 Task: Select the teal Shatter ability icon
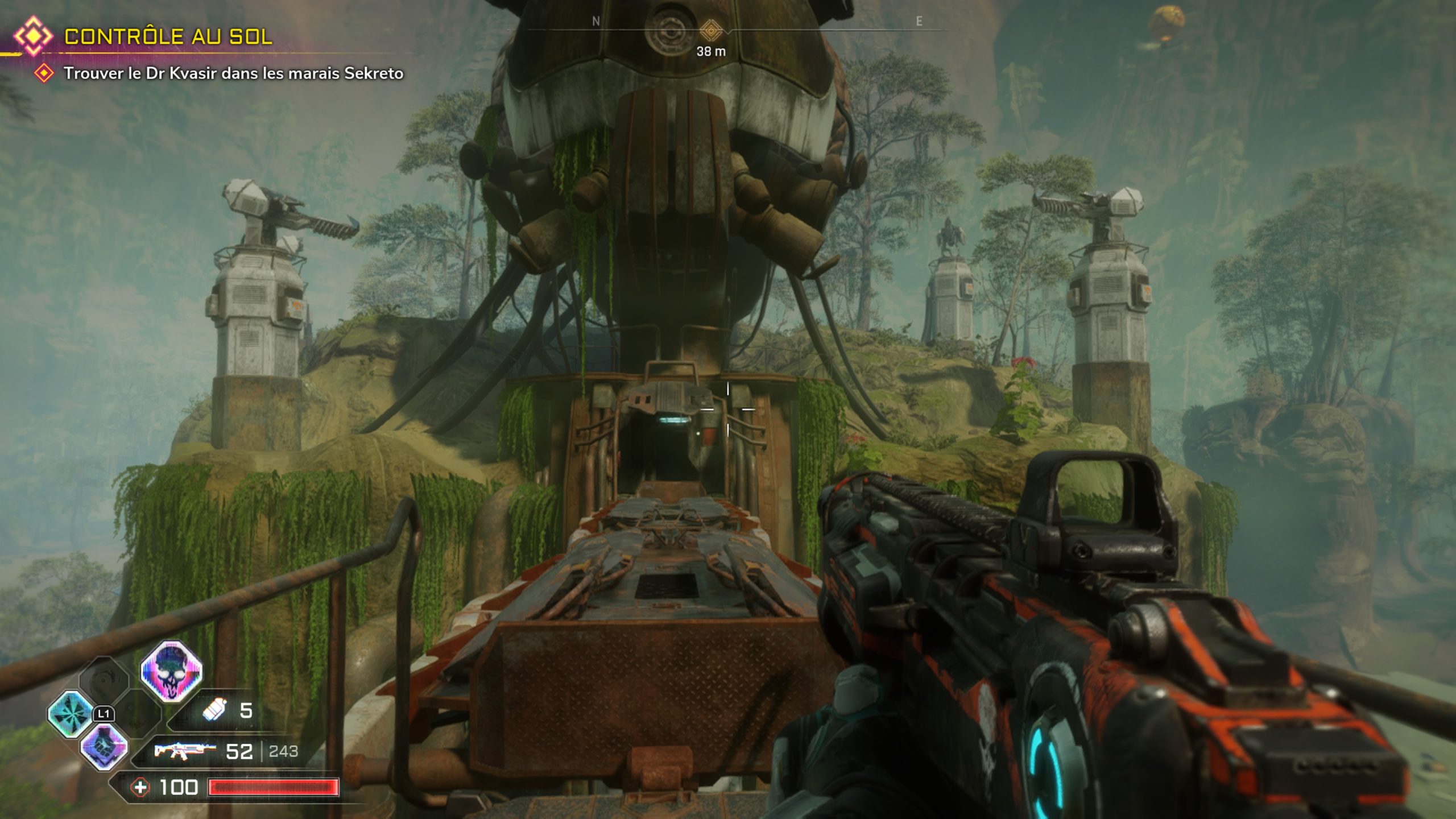(x=71, y=714)
